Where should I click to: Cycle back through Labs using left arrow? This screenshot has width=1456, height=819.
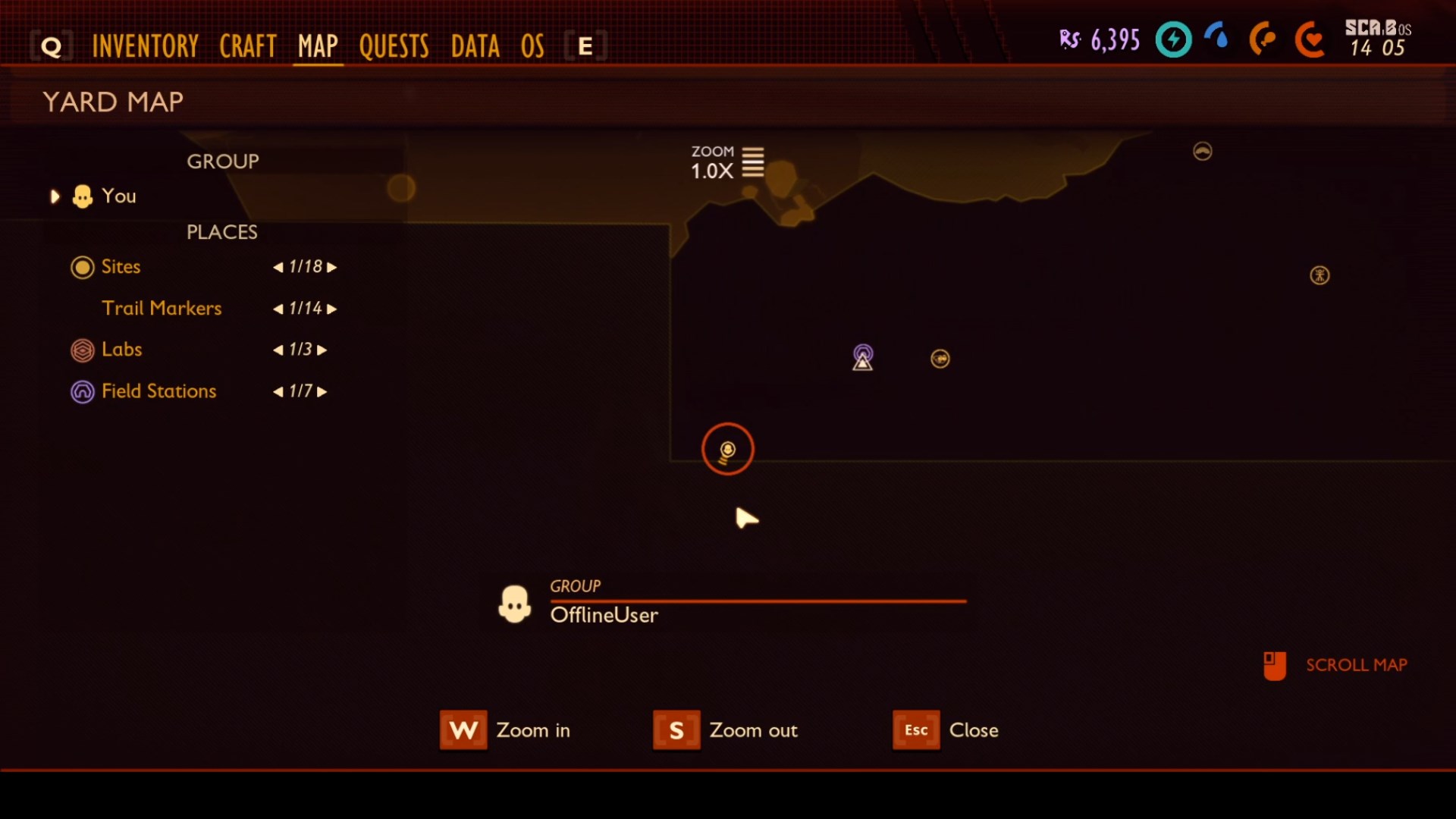click(277, 350)
